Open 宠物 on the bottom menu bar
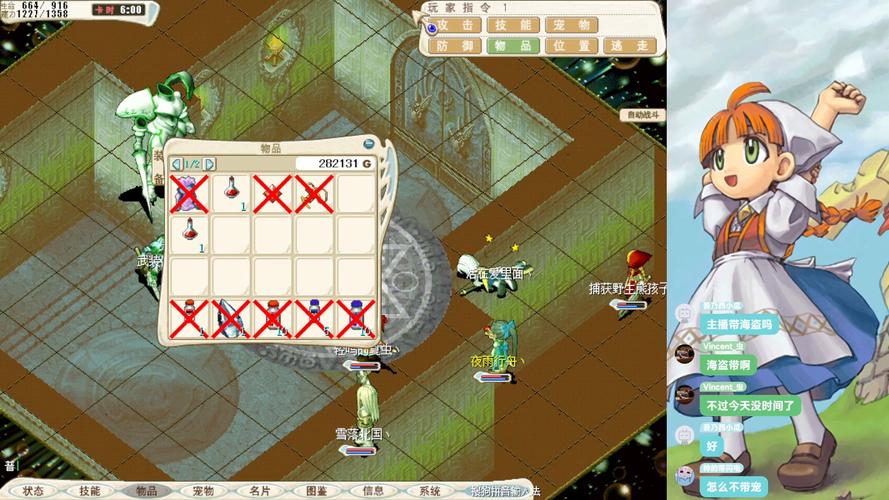Screen dimensions: 889x500 [x=203, y=491]
